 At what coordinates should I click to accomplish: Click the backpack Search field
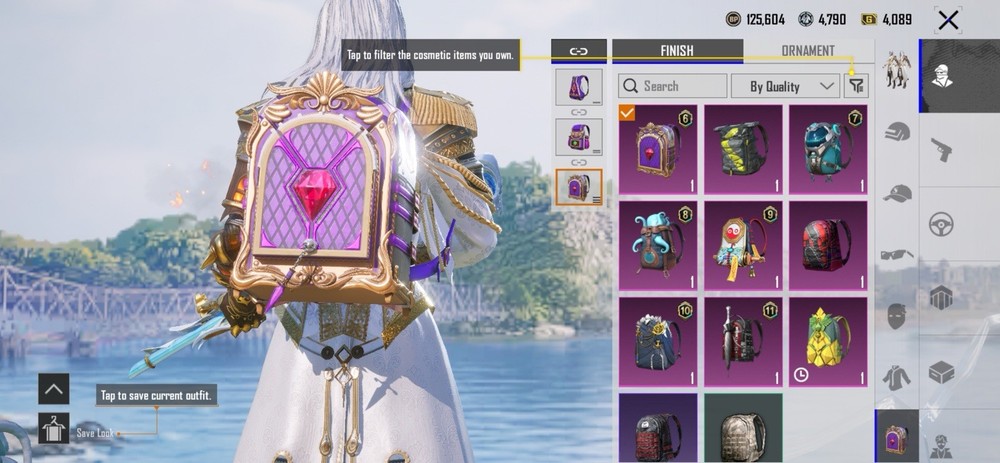(x=673, y=86)
